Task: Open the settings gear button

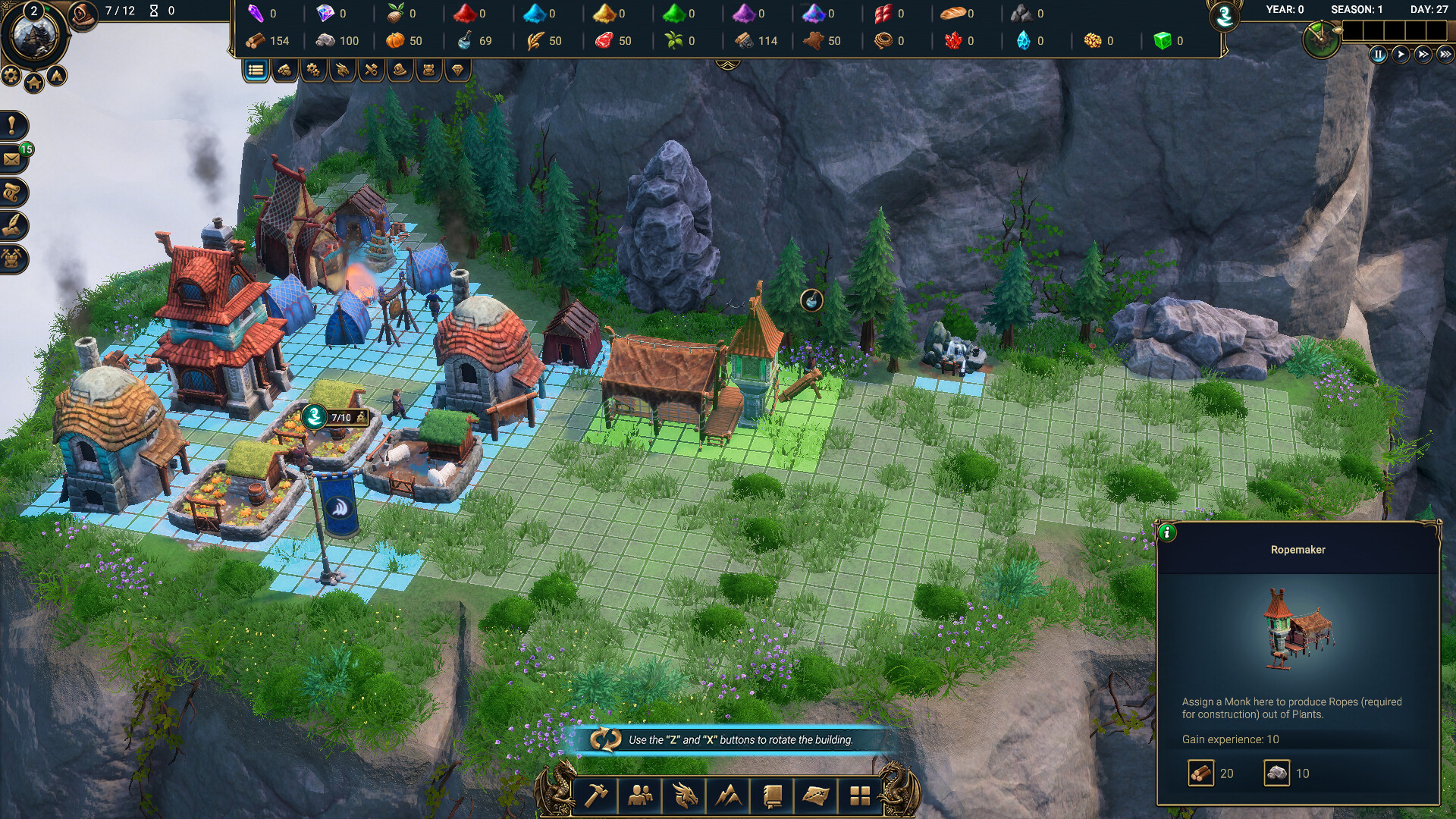Action: 11,74
